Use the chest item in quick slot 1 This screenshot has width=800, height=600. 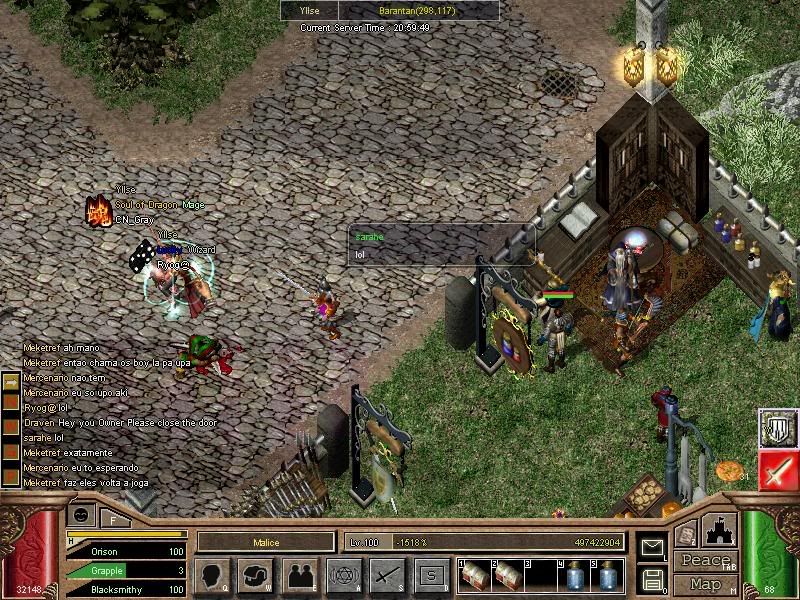[476, 576]
